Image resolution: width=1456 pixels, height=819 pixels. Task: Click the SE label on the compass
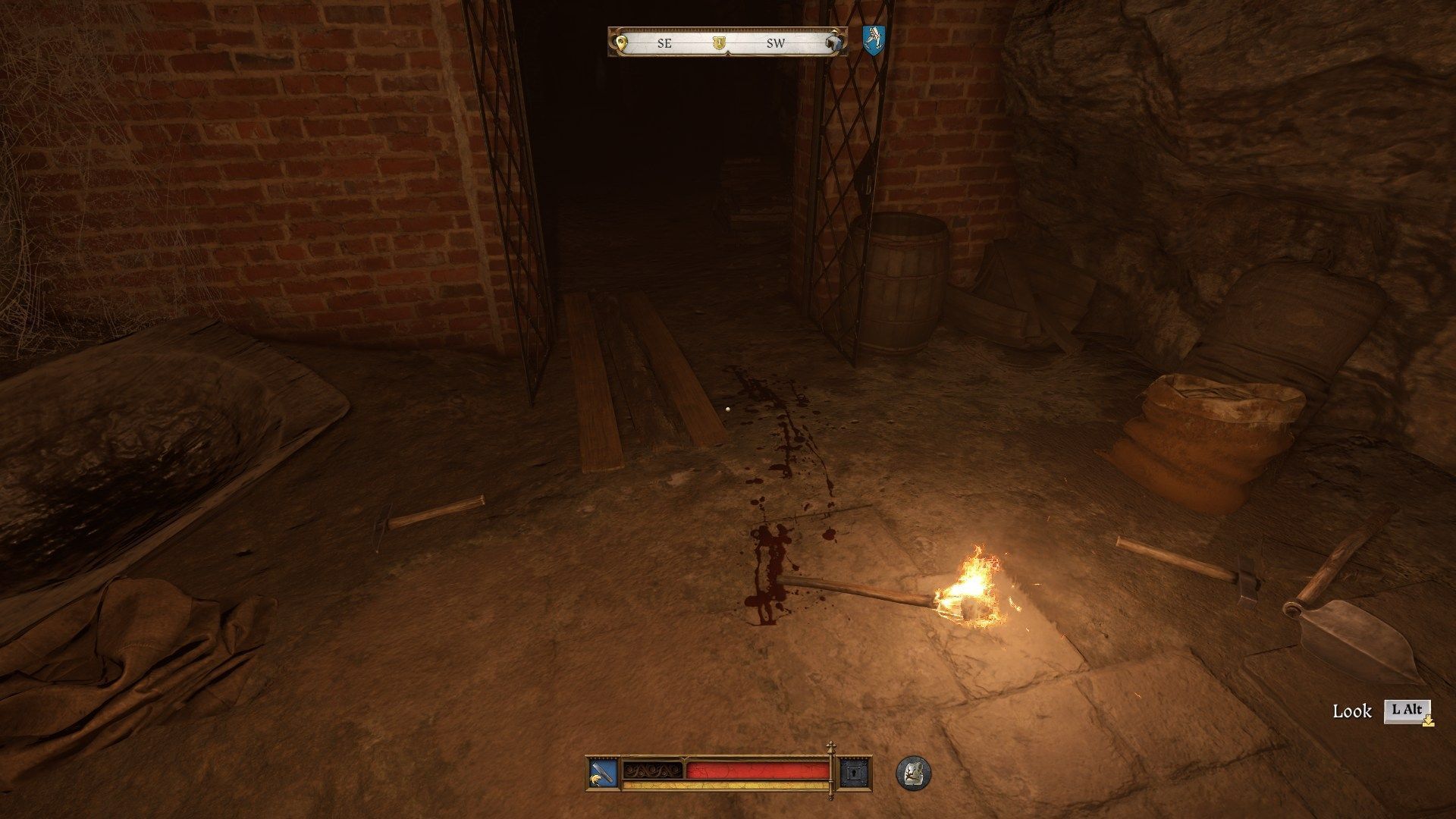click(x=664, y=43)
